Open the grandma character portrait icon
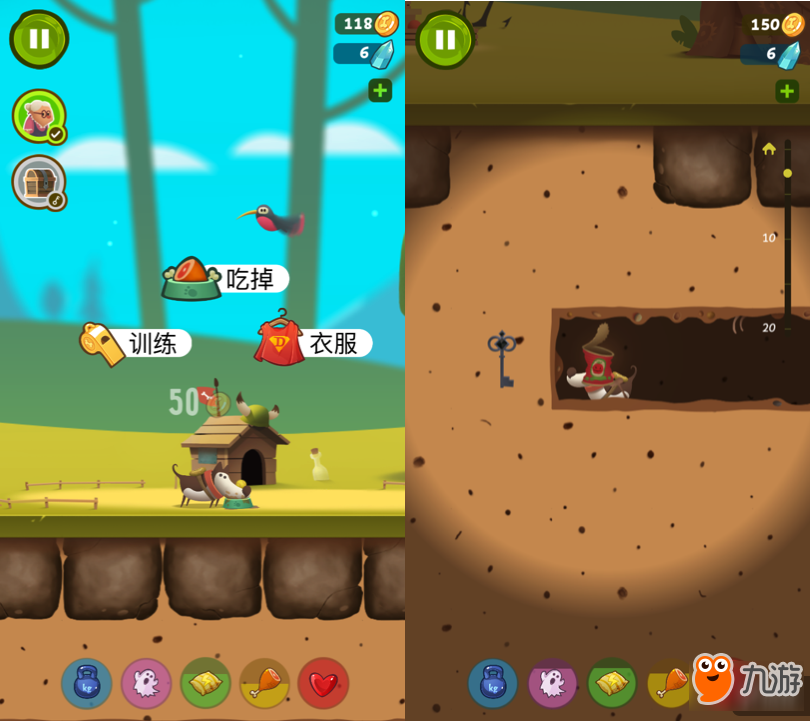Image resolution: width=810 pixels, height=721 pixels. click(39, 116)
